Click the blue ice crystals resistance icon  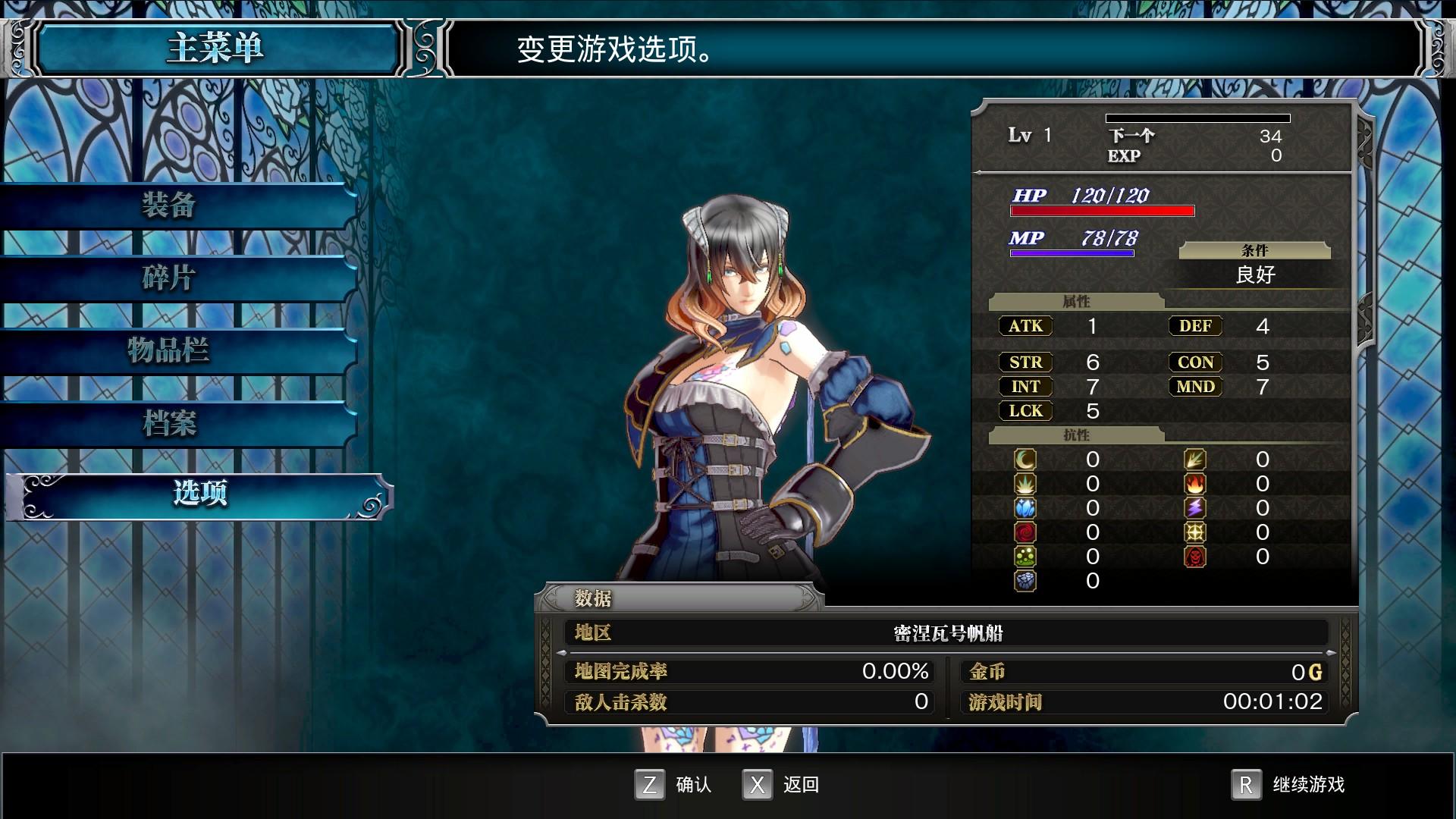coord(1025,508)
